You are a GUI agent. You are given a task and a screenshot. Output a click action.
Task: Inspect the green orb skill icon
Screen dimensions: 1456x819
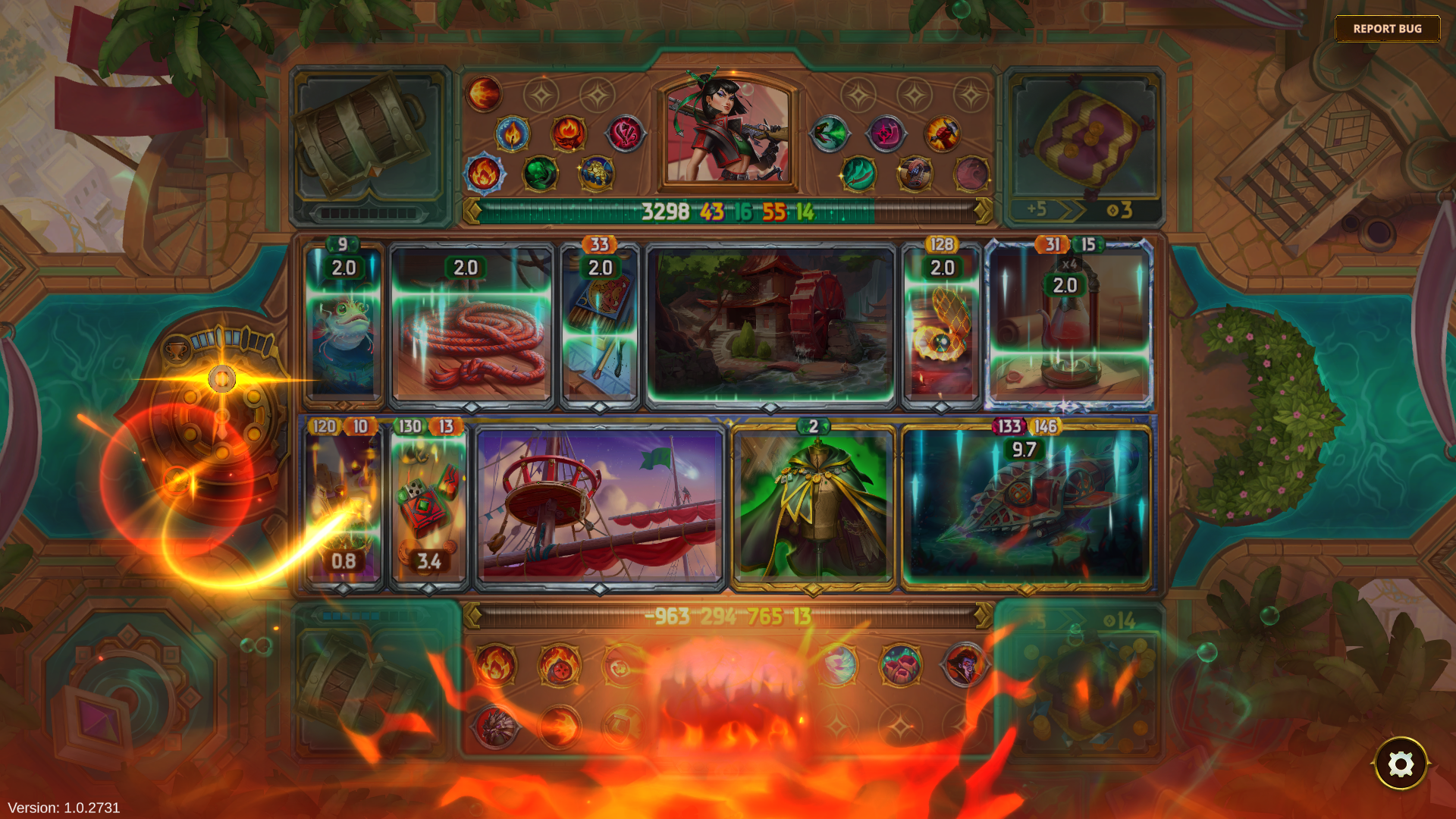[541, 174]
